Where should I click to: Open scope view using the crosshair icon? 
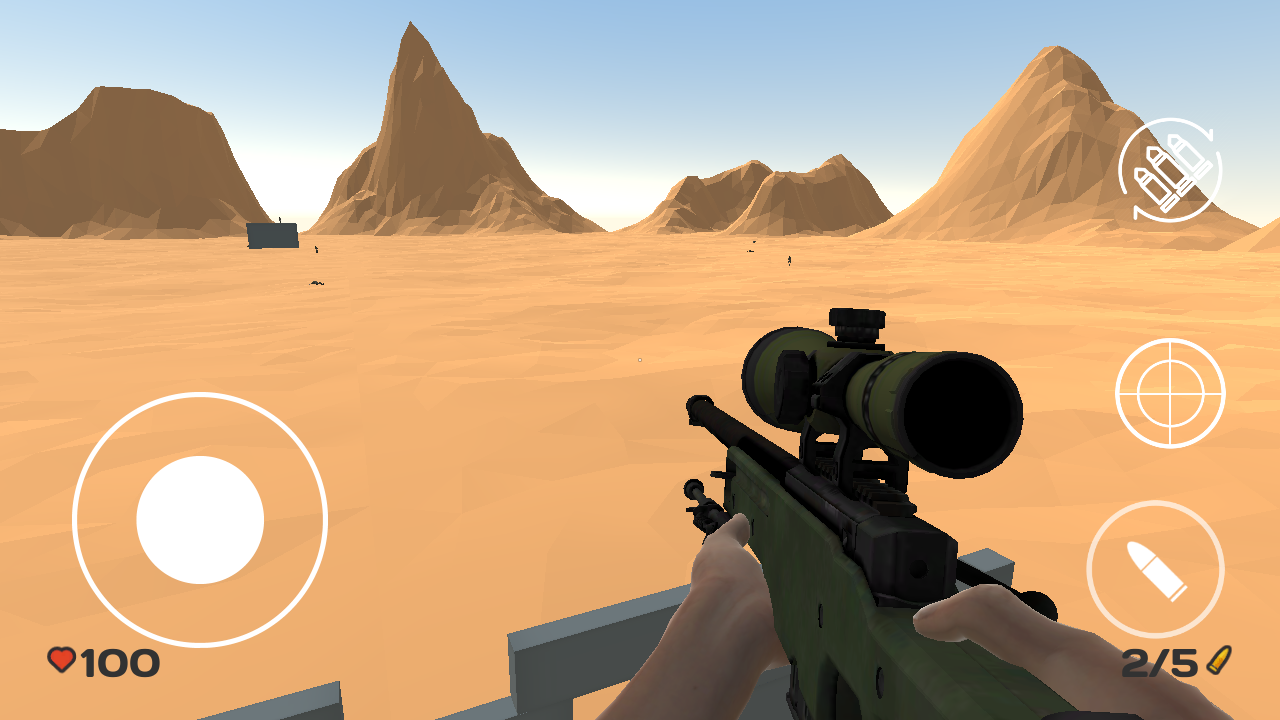(x=1170, y=393)
